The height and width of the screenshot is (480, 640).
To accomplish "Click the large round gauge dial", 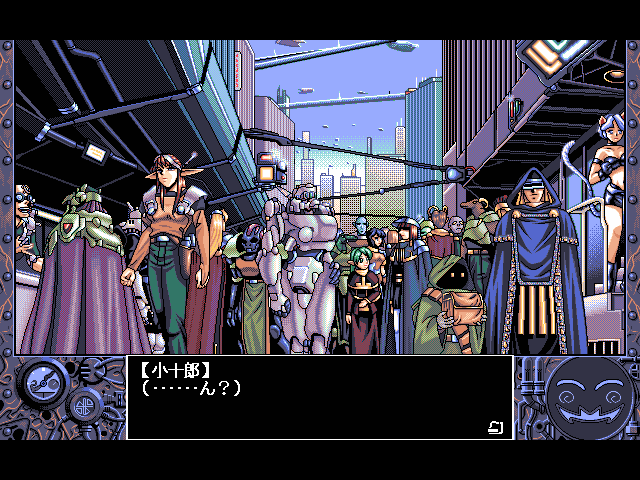I will 44,380.
